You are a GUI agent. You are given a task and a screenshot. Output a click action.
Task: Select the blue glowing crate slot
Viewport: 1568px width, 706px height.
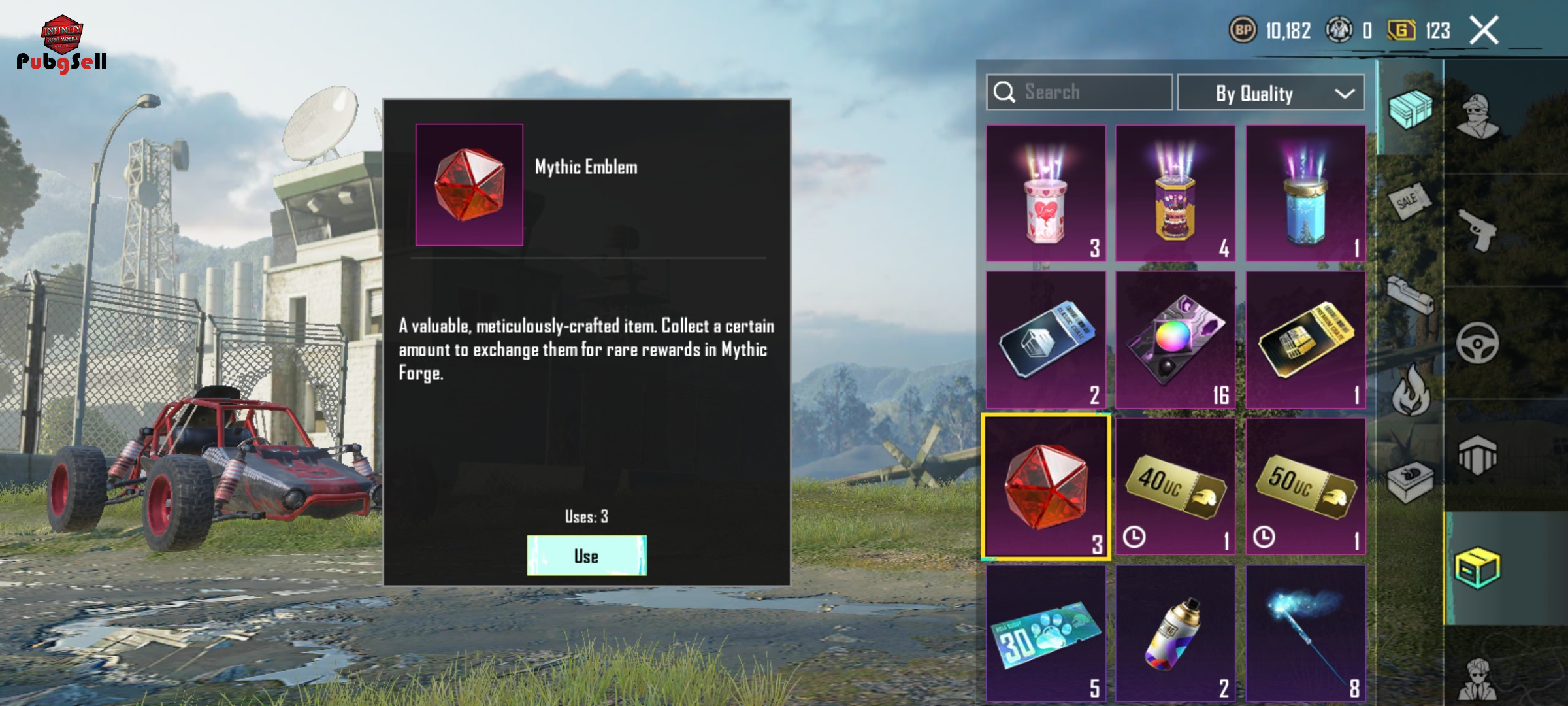[x=1305, y=193]
